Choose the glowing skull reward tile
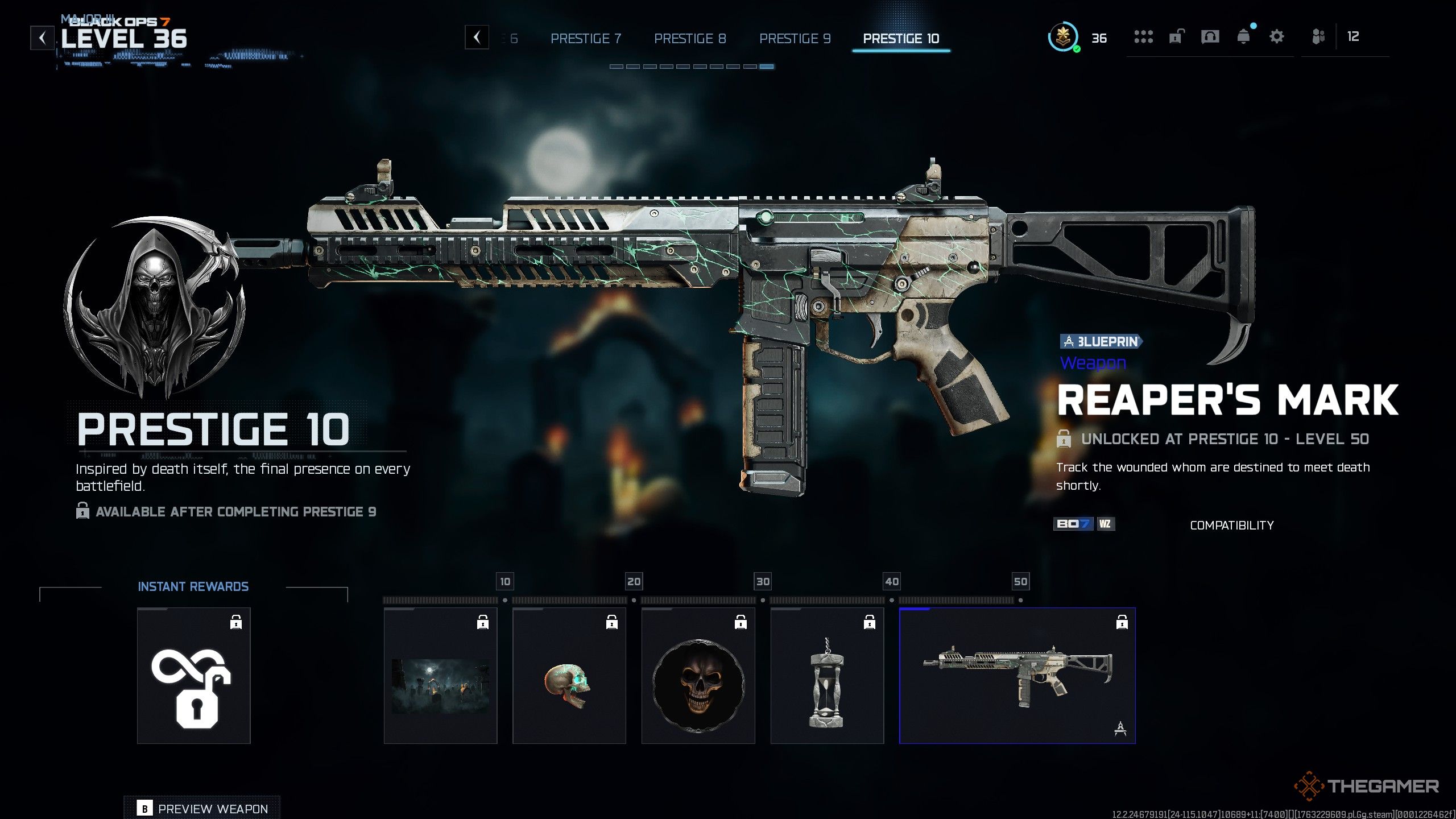Screen dimensions: 1456x819 [x=569, y=676]
